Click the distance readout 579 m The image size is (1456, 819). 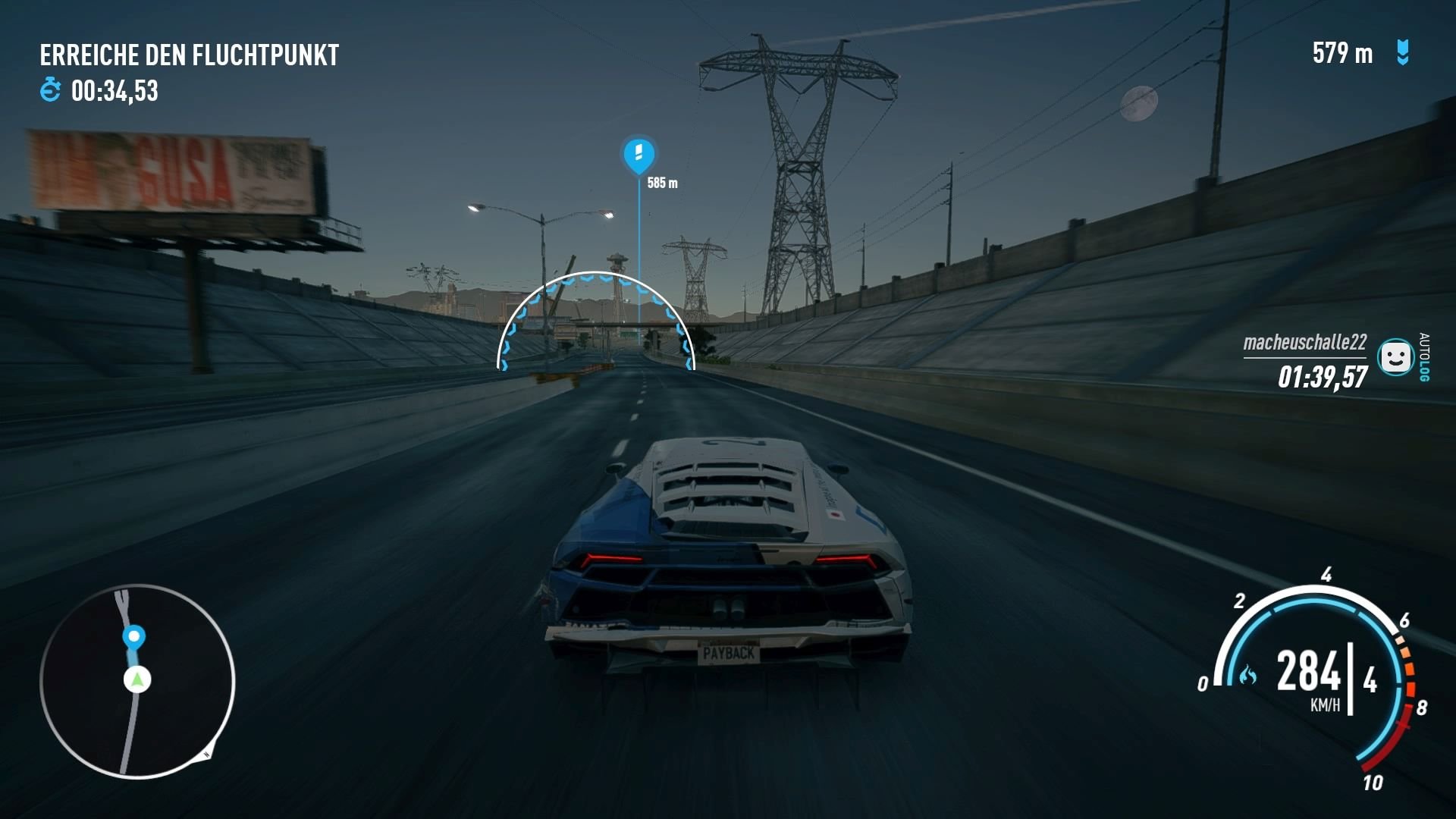click(1342, 53)
